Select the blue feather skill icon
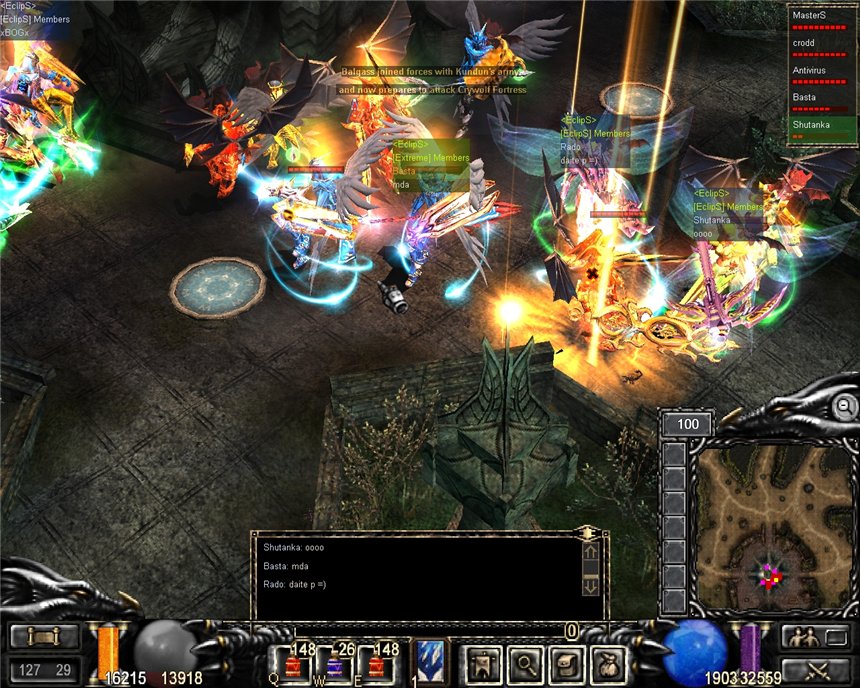Image resolution: width=860 pixels, height=688 pixels. [x=429, y=662]
